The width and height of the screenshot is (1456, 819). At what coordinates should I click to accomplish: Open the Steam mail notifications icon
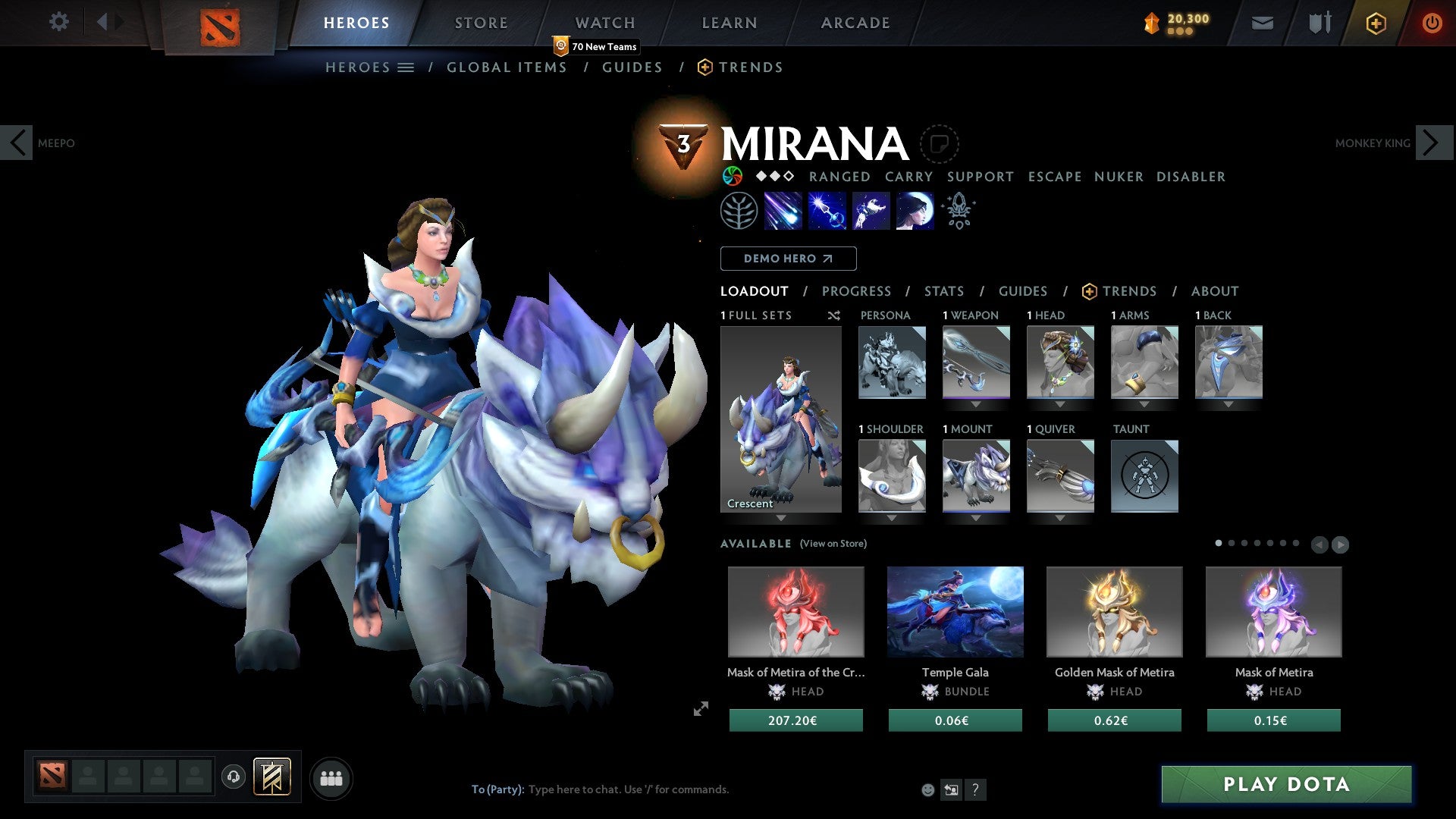(x=1262, y=23)
